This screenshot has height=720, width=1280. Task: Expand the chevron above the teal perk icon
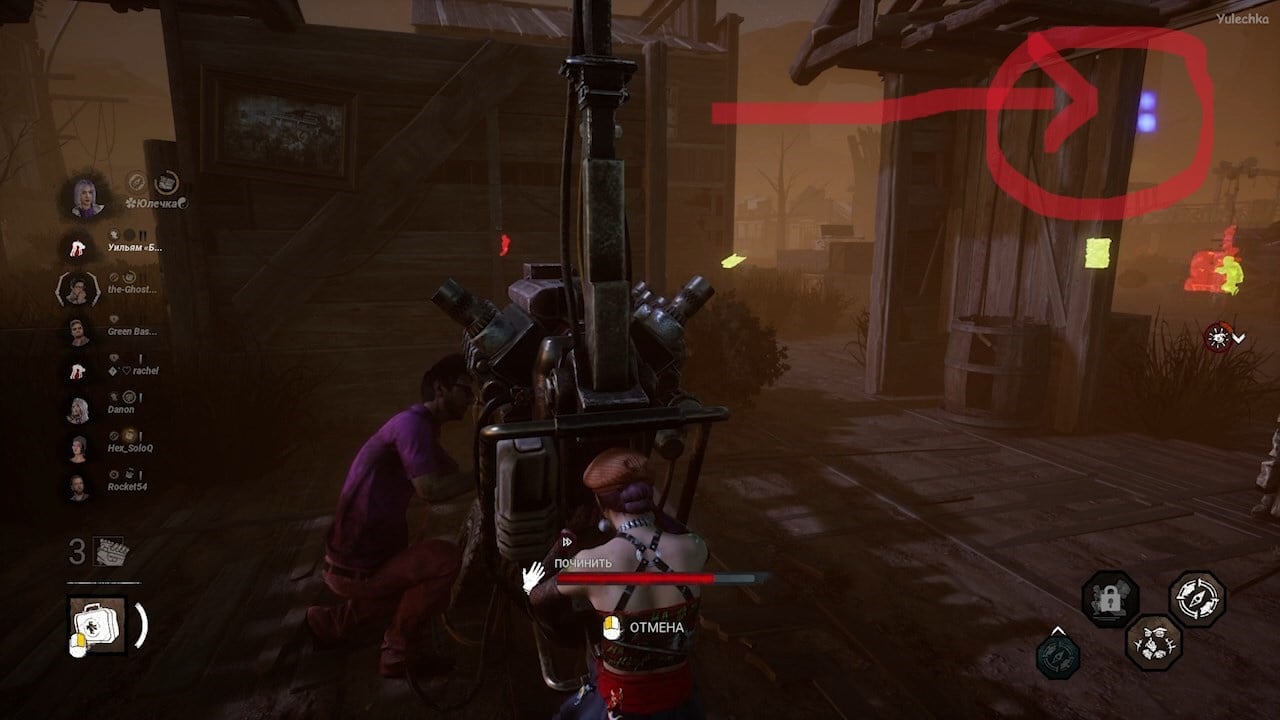click(1057, 631)
